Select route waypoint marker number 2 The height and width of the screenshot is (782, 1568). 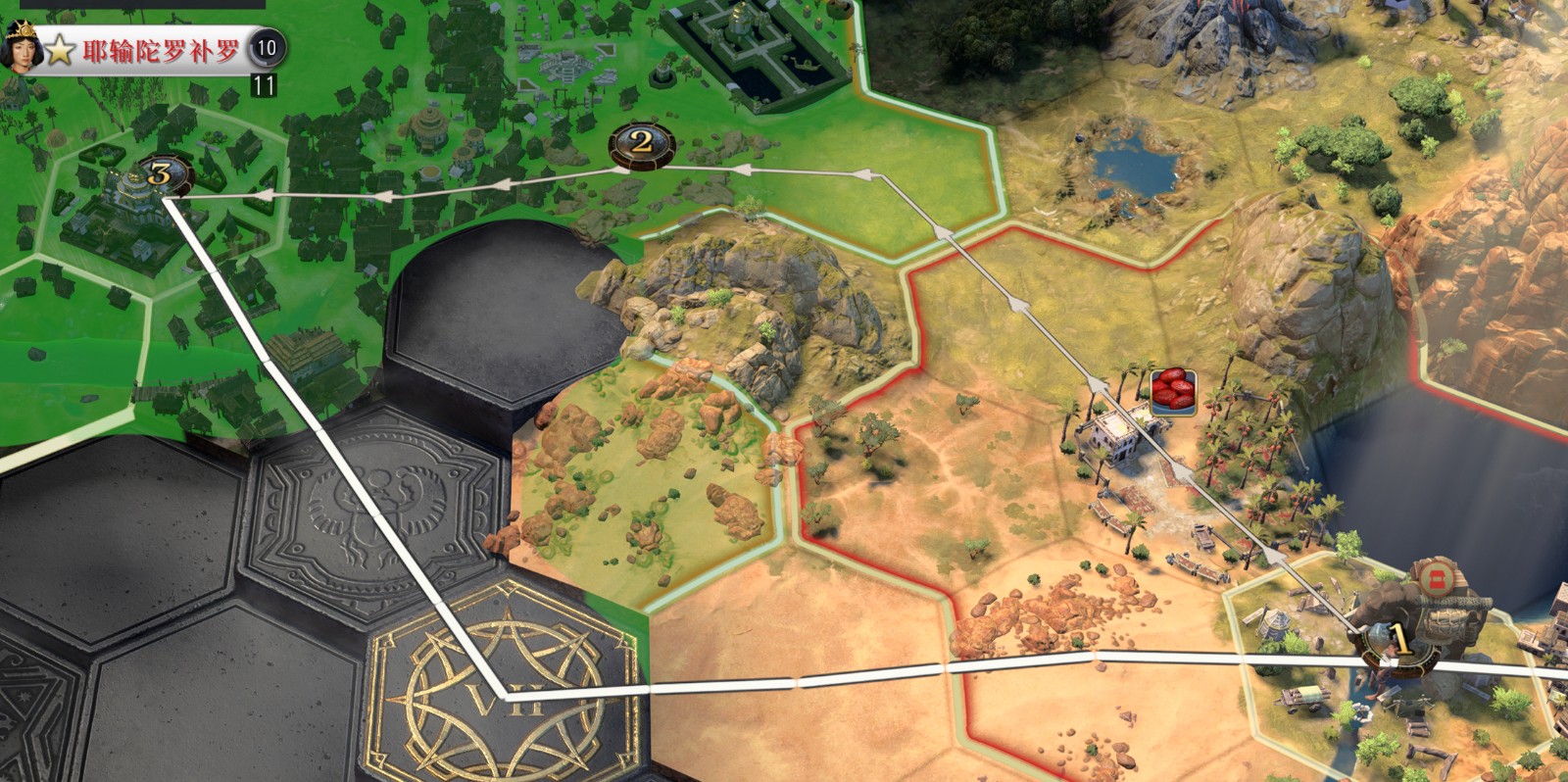coord(642,143)
